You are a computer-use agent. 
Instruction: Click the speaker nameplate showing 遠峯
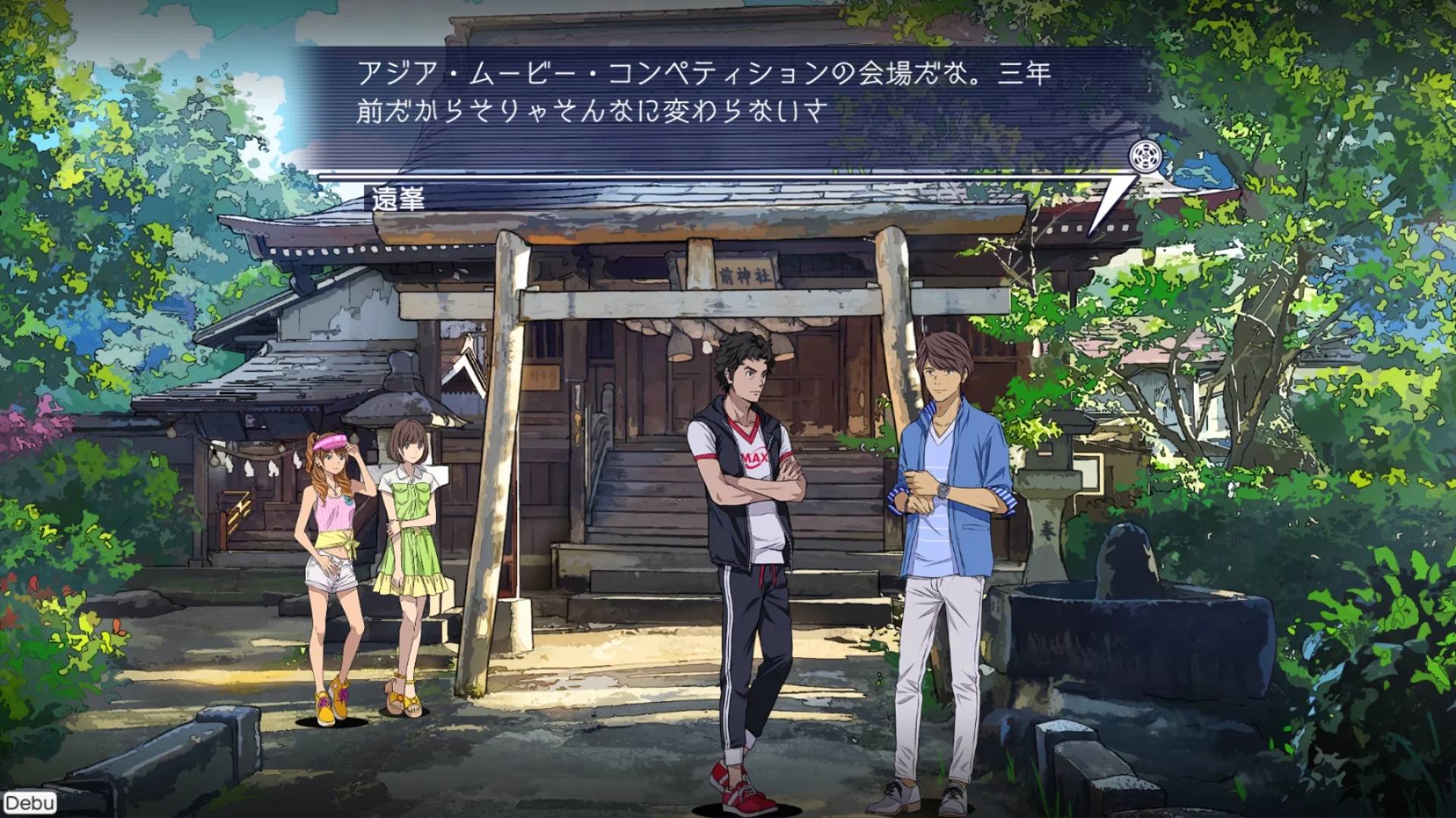(397, 199)
